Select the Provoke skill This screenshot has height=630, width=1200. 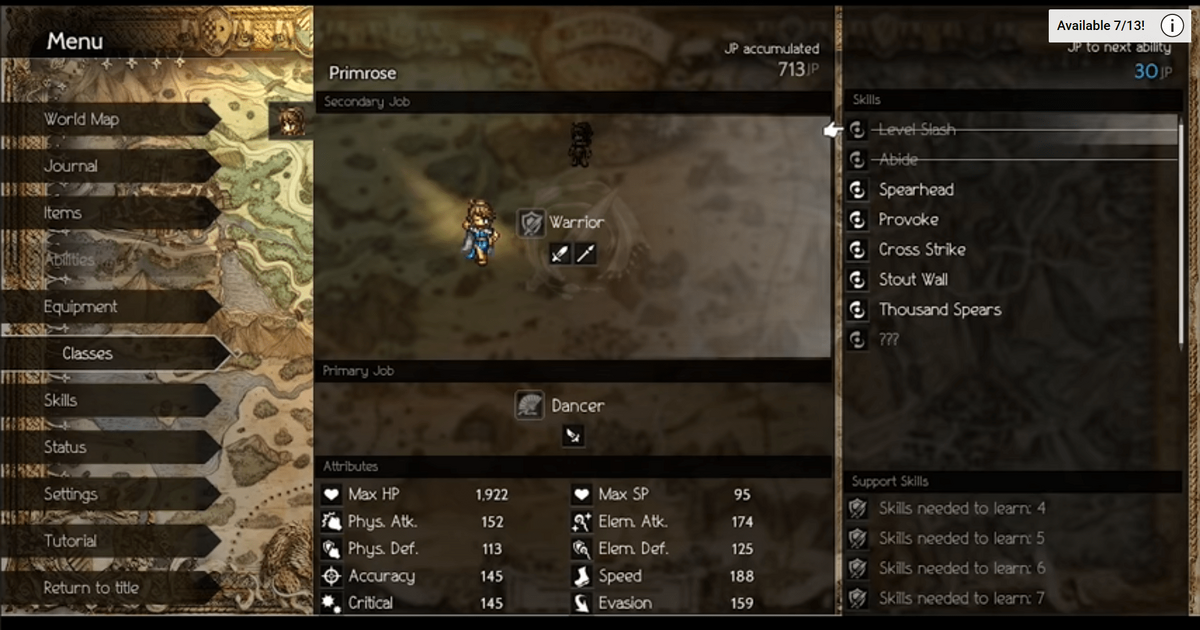[x=908, y=220]
